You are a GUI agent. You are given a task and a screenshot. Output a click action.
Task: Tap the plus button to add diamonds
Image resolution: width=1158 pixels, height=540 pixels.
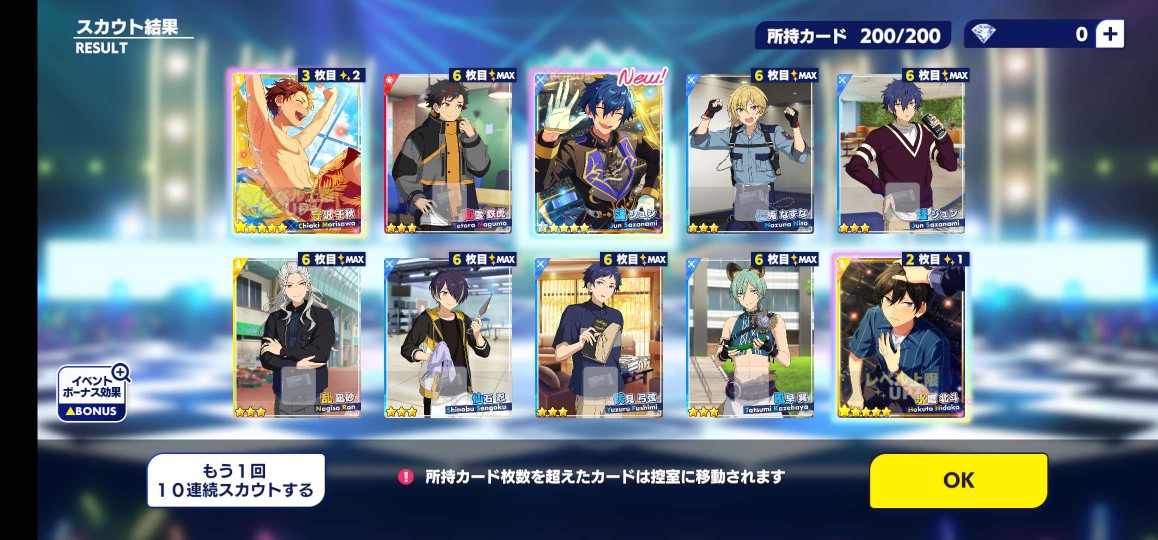tap(1109, 34)
